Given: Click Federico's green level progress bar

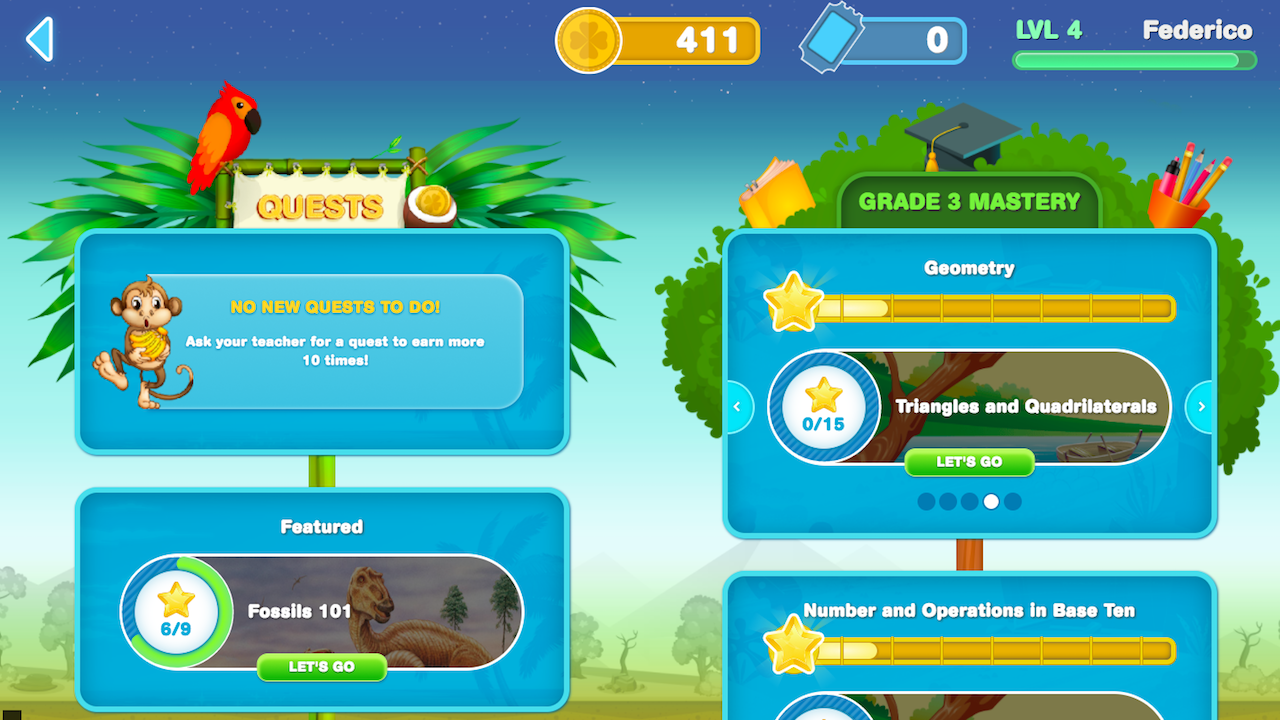Looking at the screenshot, I should tap(1134, 61).
